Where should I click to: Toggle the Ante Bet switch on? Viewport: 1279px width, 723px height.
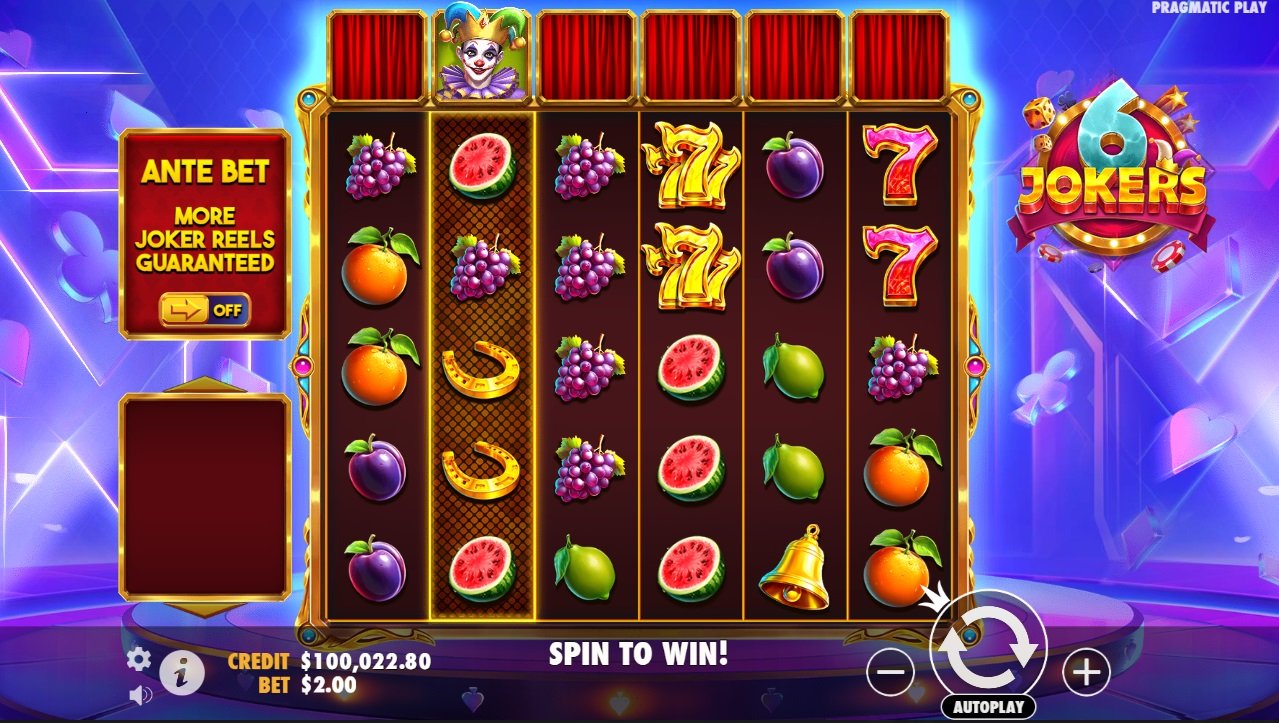(x=205, y=309)
